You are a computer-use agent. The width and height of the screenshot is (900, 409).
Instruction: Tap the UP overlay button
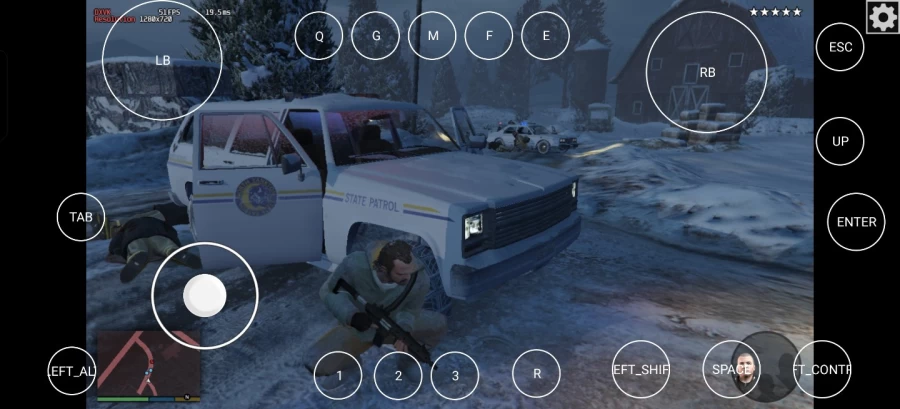[840, 141]
